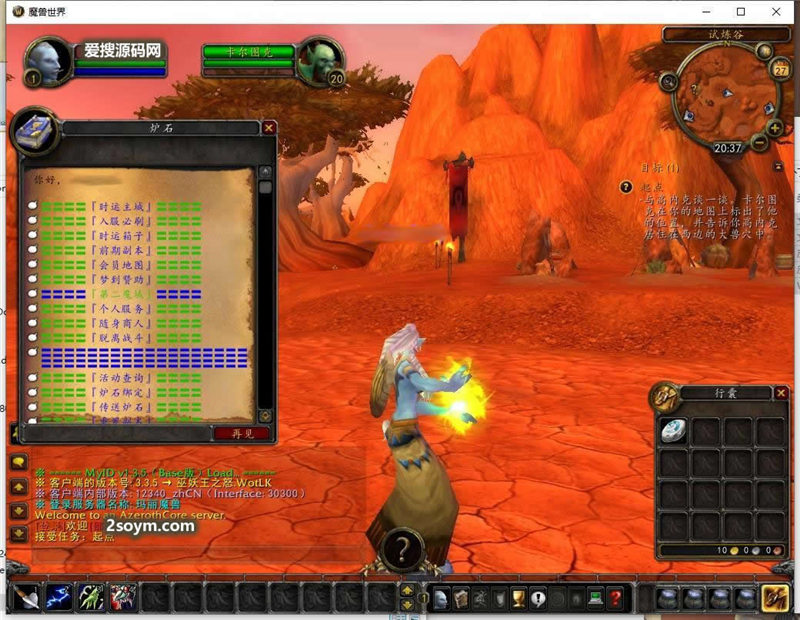The image size is (800, 620).
Task: Pick the 脱离战斗 gossip option
Action: coord(119,339)
